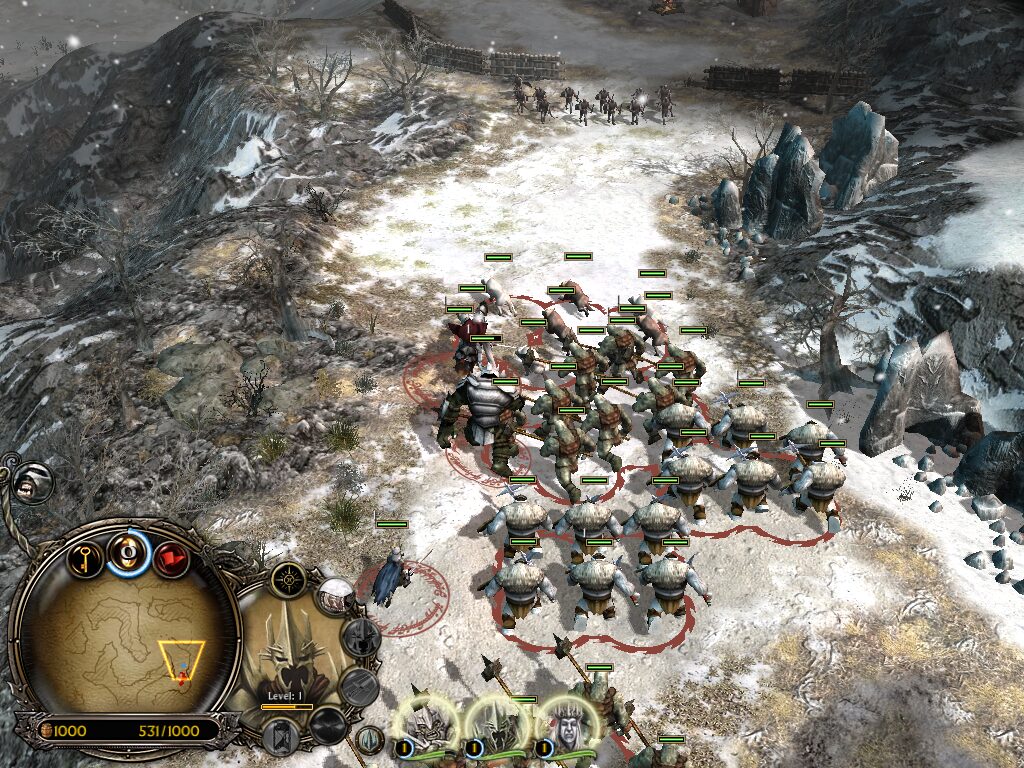Image resolution: width=1024 pixels, height=768 pixels.
Task: Activate the top-right snowy ability slot
Action: click(x=337, y=597)
